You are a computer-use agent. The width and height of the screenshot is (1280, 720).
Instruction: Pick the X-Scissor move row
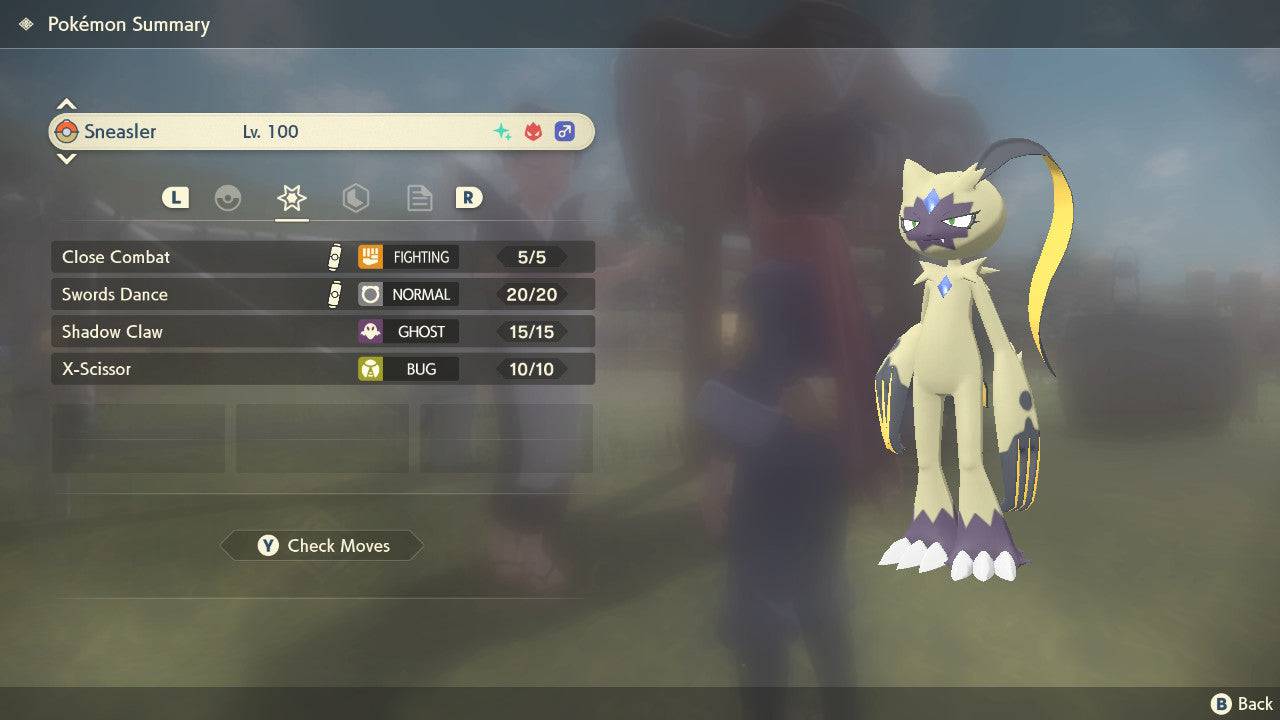(322, 369)
